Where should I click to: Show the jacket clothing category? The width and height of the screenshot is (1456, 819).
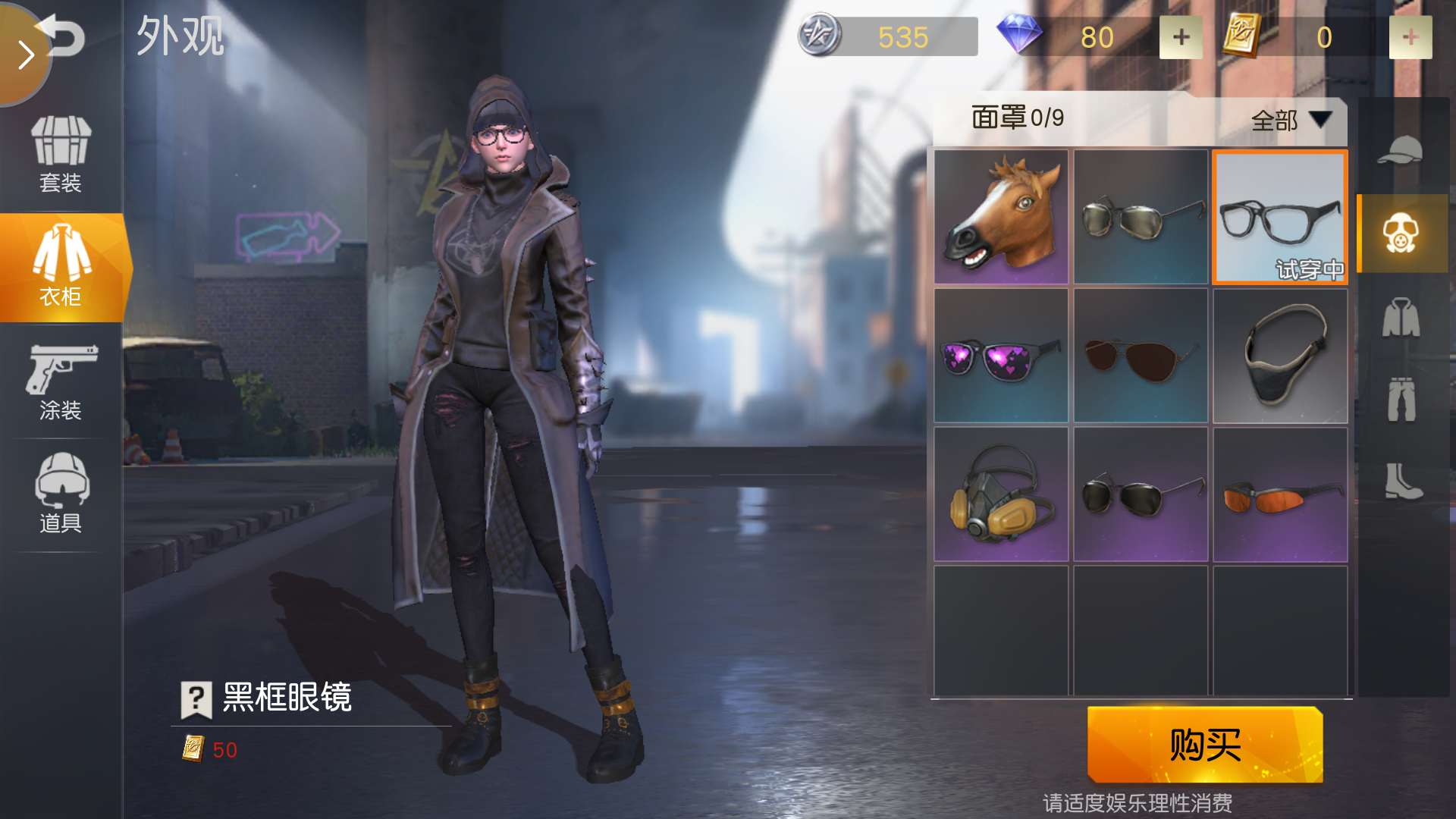pos(1401,317)
